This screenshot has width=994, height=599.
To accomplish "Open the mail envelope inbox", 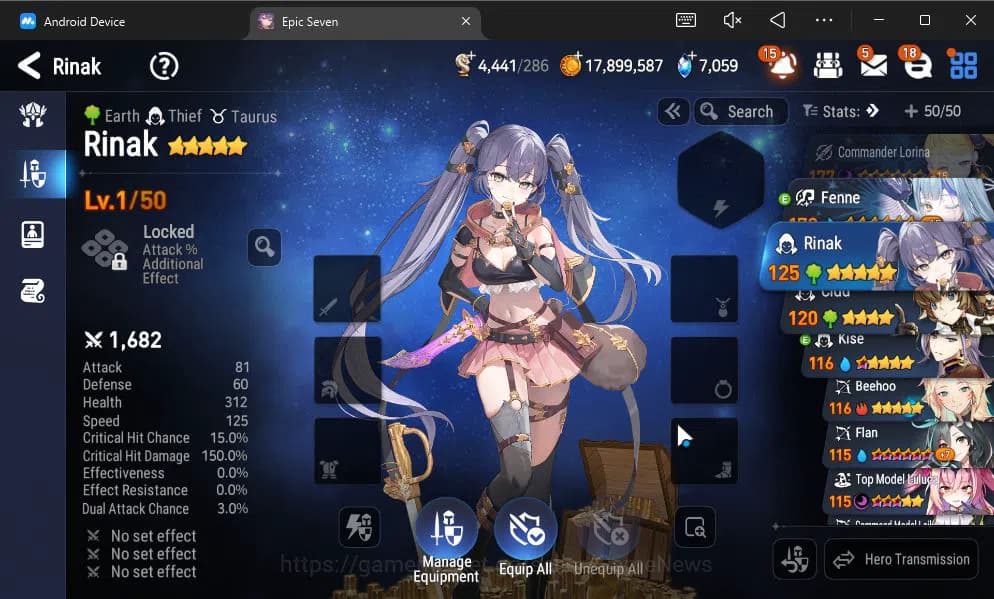I will pos(872,66).
